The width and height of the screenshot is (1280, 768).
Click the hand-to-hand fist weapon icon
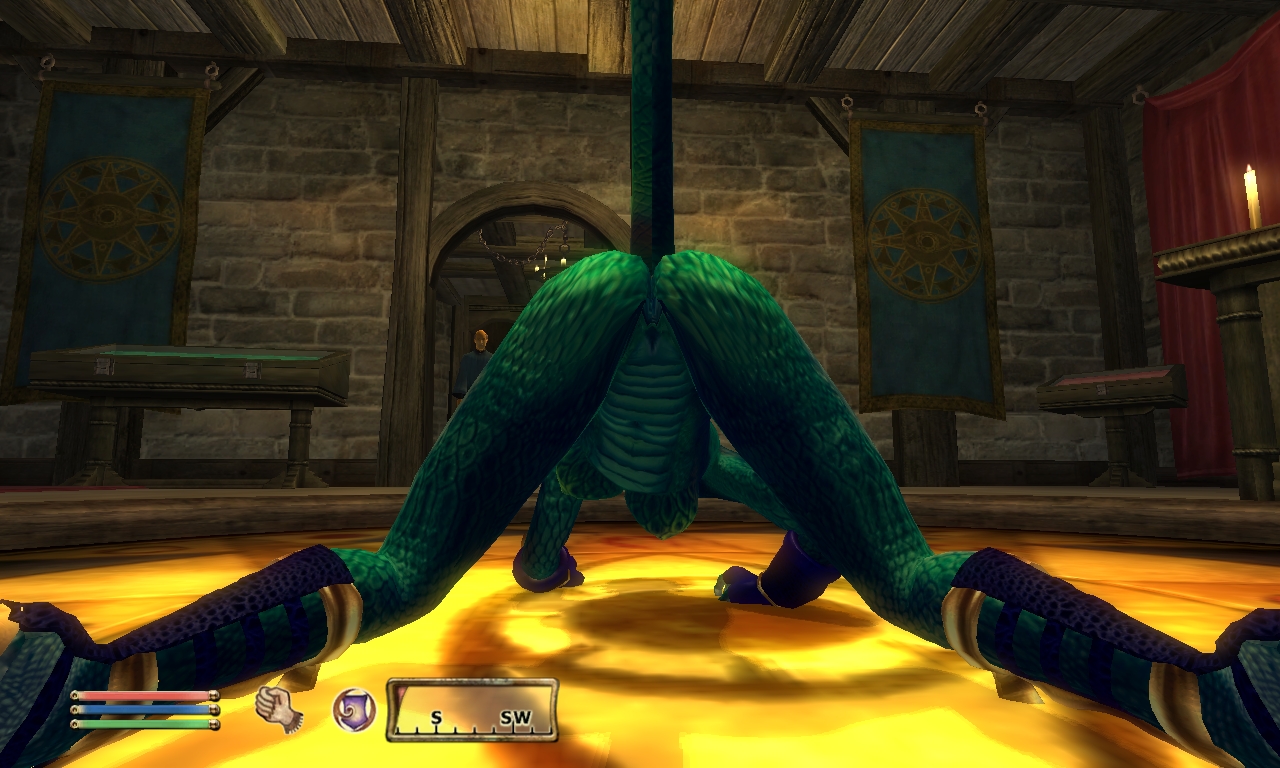click(278, 709)
